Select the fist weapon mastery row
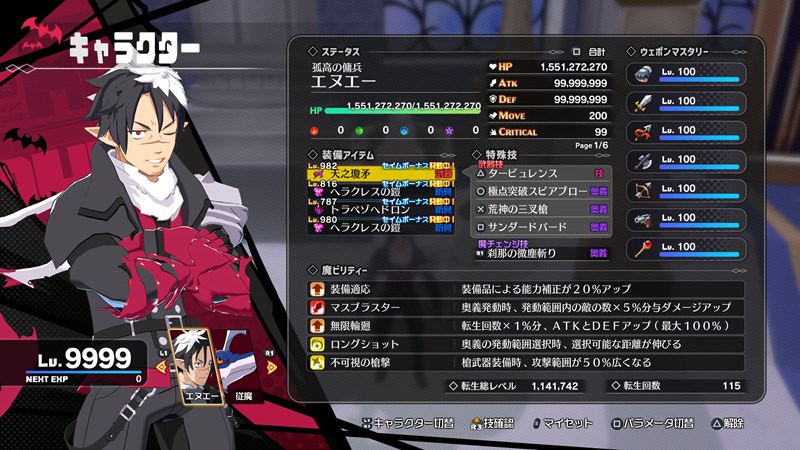This screenshot has width=800, height=450. (686, 74)
